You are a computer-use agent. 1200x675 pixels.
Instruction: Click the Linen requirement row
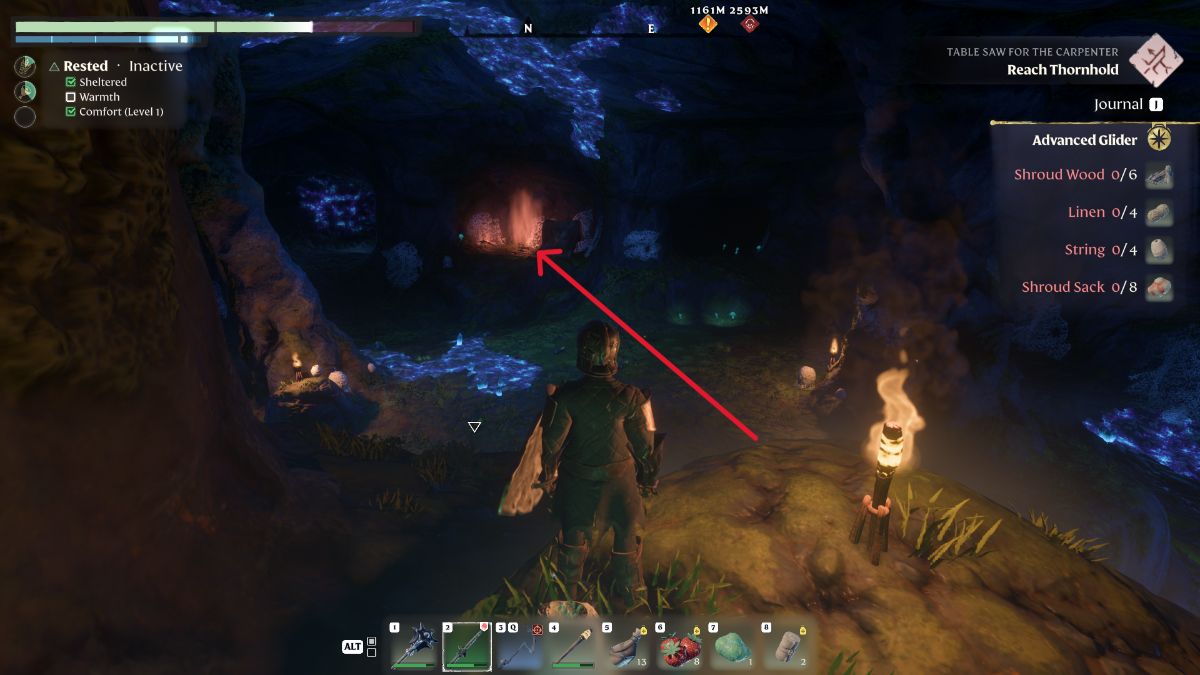1086,212
